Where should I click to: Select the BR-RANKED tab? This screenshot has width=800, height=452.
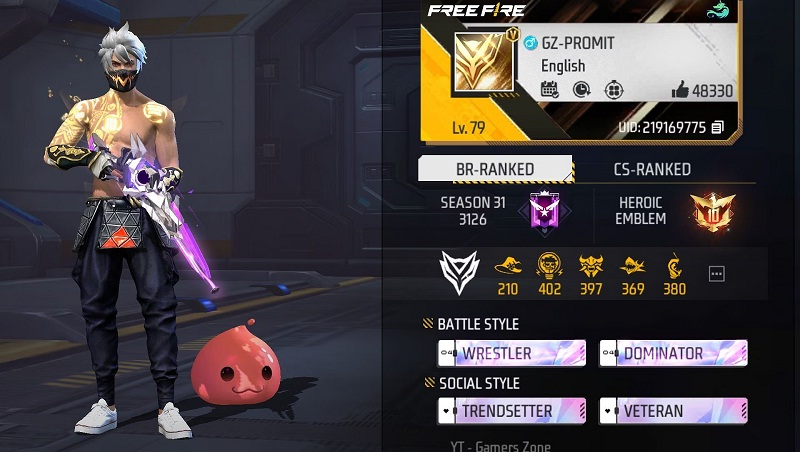494,169
